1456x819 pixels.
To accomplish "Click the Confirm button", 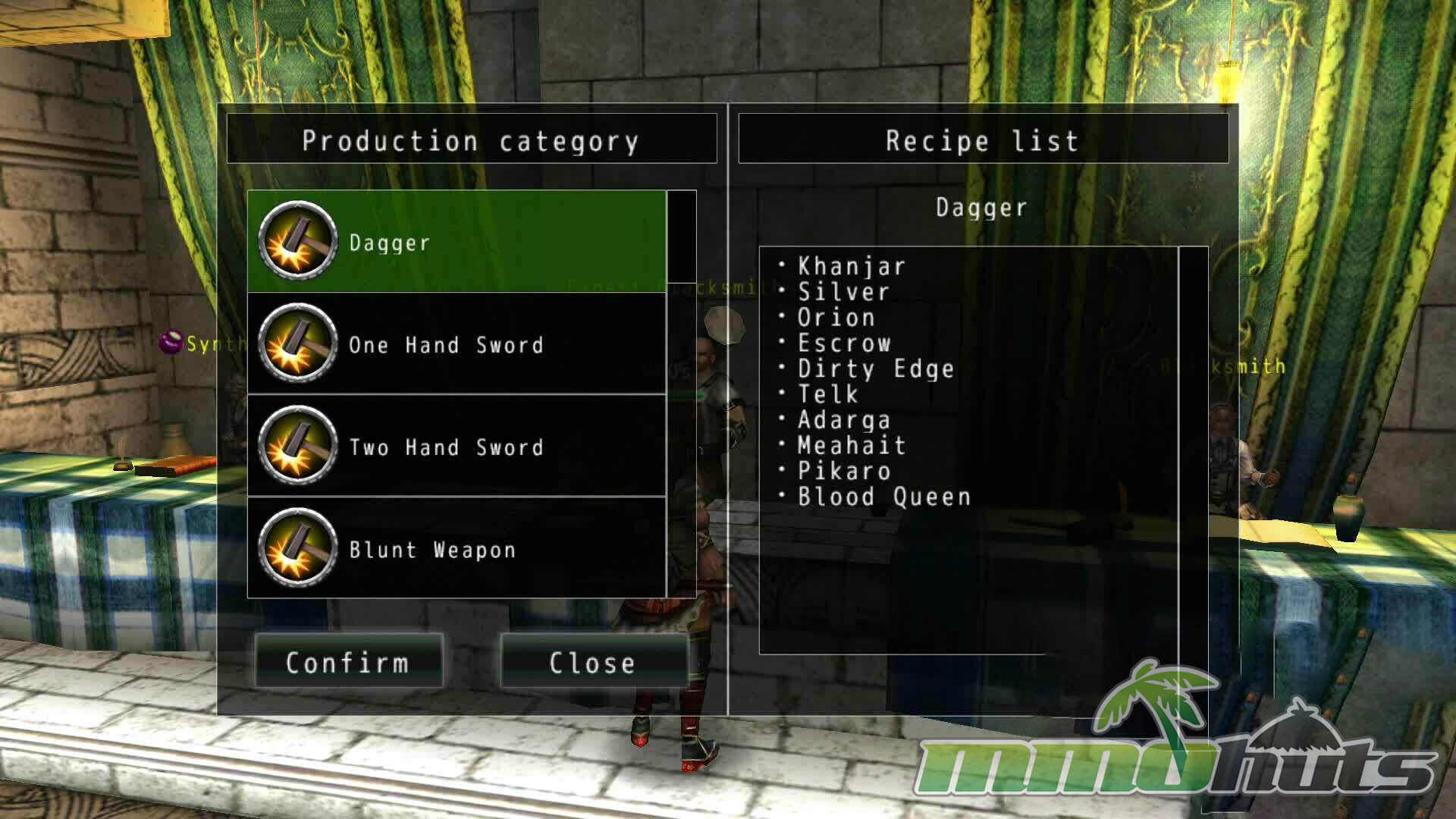I will tap(348, 662).
